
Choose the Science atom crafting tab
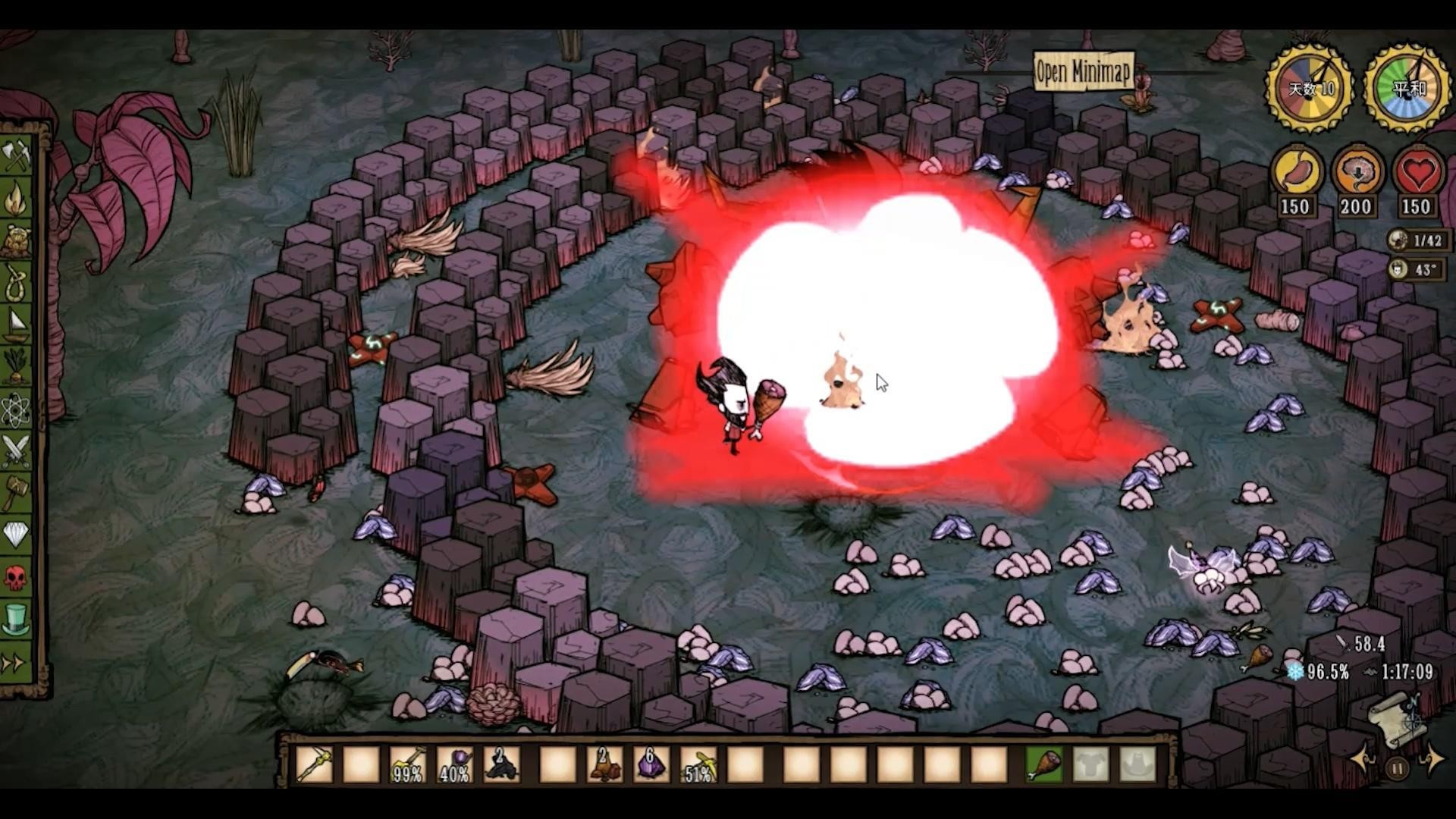point(16,409)
